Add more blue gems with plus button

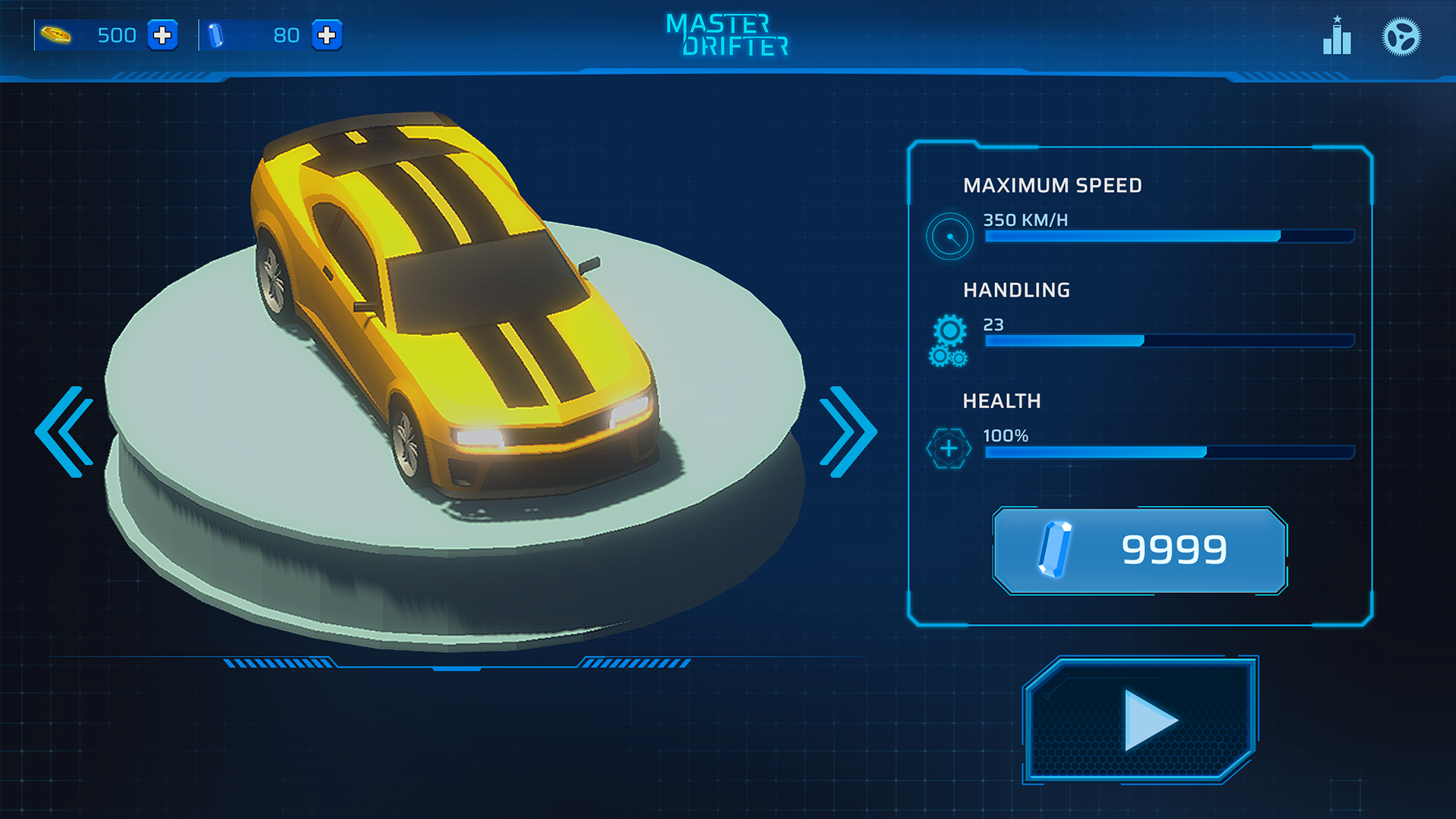(x=327, y=36)
